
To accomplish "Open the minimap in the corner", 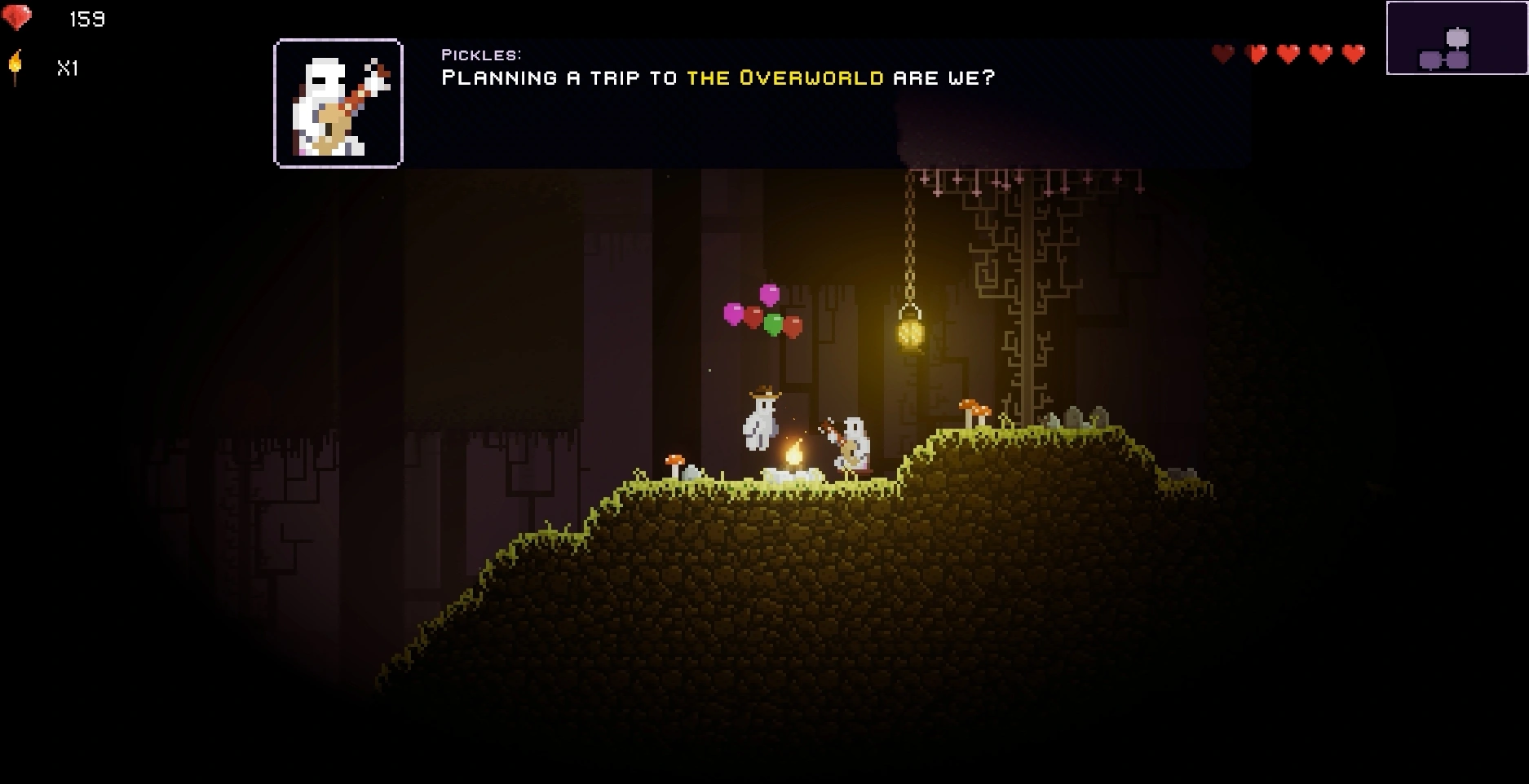I will (x=1456, y=38).
